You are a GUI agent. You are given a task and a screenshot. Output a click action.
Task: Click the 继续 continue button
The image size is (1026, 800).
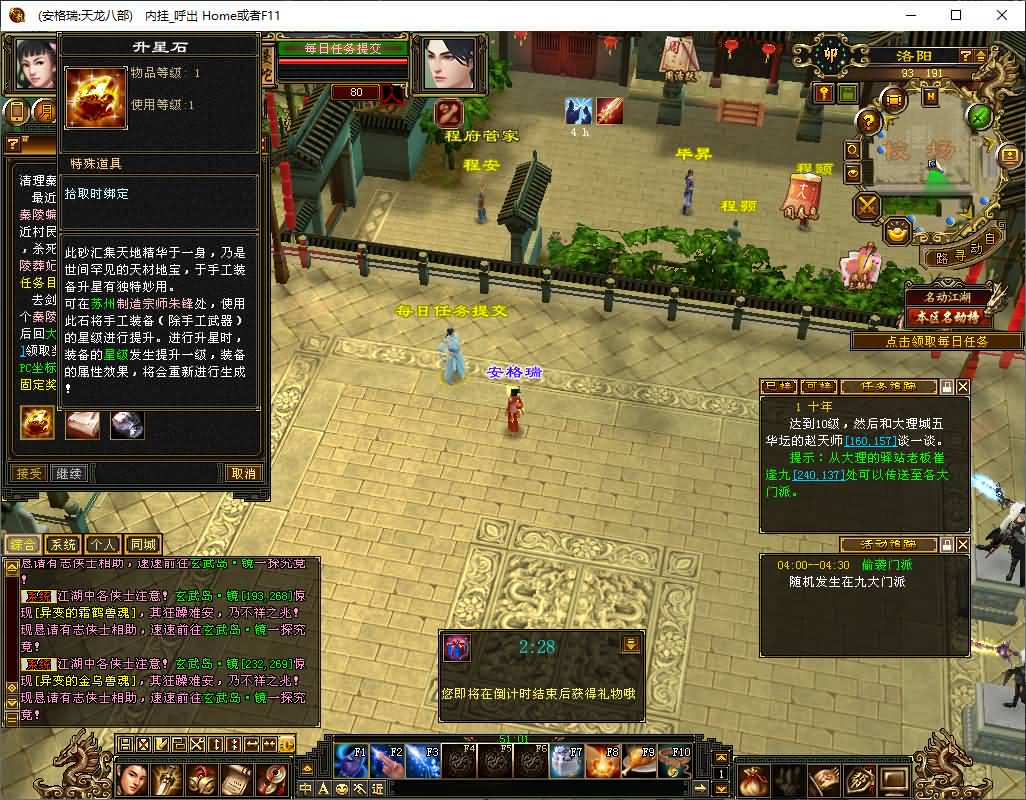click(x=70, y=473)
